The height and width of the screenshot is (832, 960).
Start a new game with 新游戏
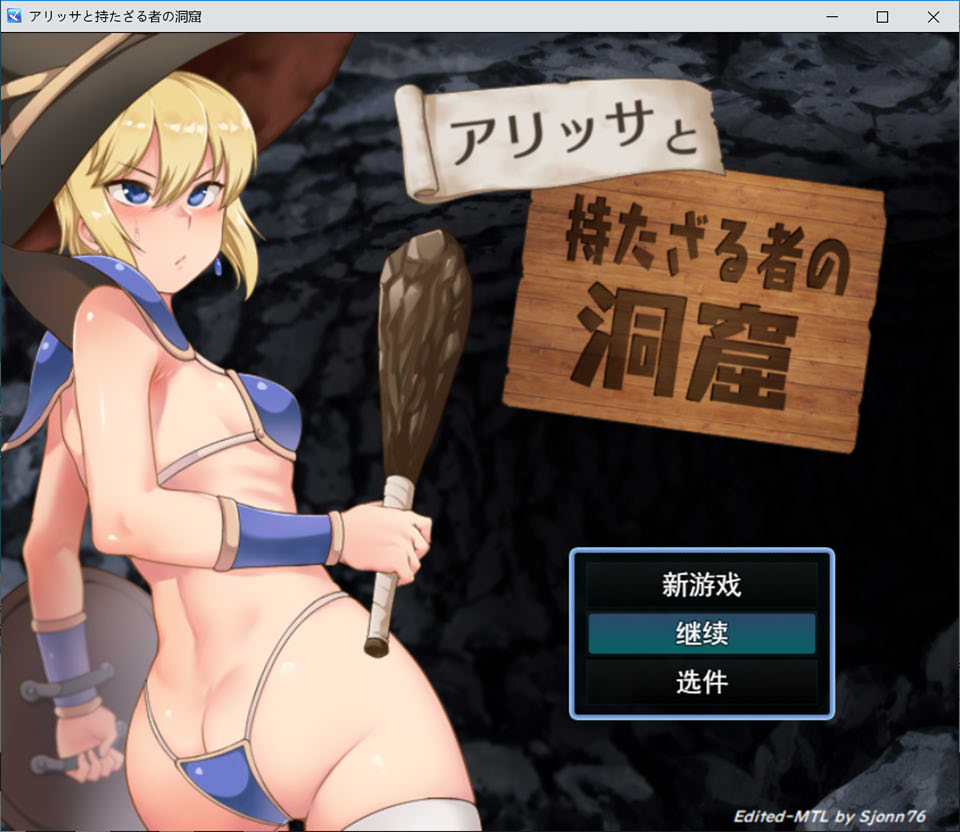click(x=701, y=585)
